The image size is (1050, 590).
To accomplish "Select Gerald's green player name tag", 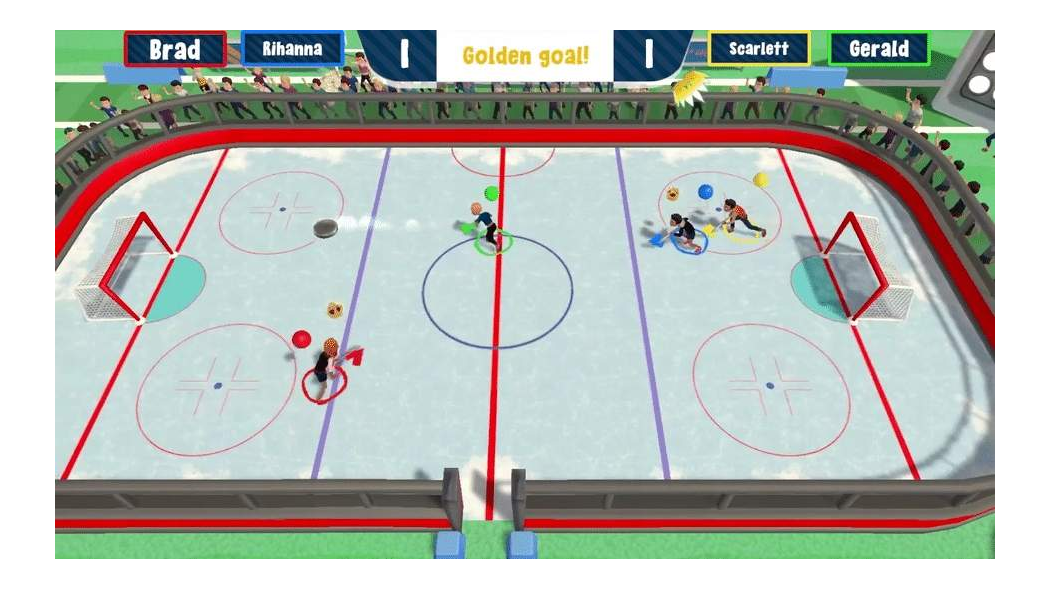I will [x=878, y=48].
